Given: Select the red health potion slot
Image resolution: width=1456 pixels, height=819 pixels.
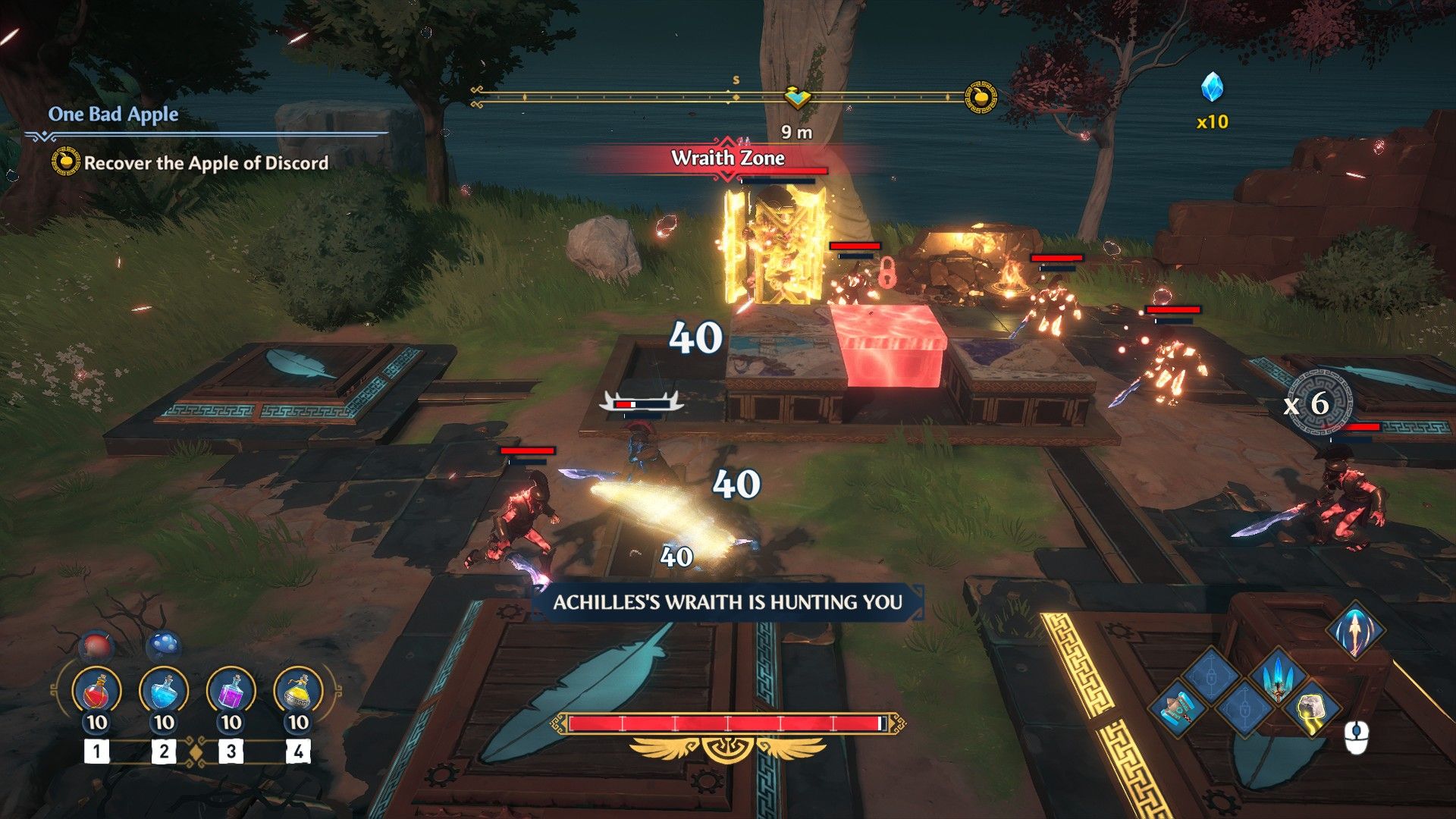Looking at the screenshot, I should pos(96,692).
